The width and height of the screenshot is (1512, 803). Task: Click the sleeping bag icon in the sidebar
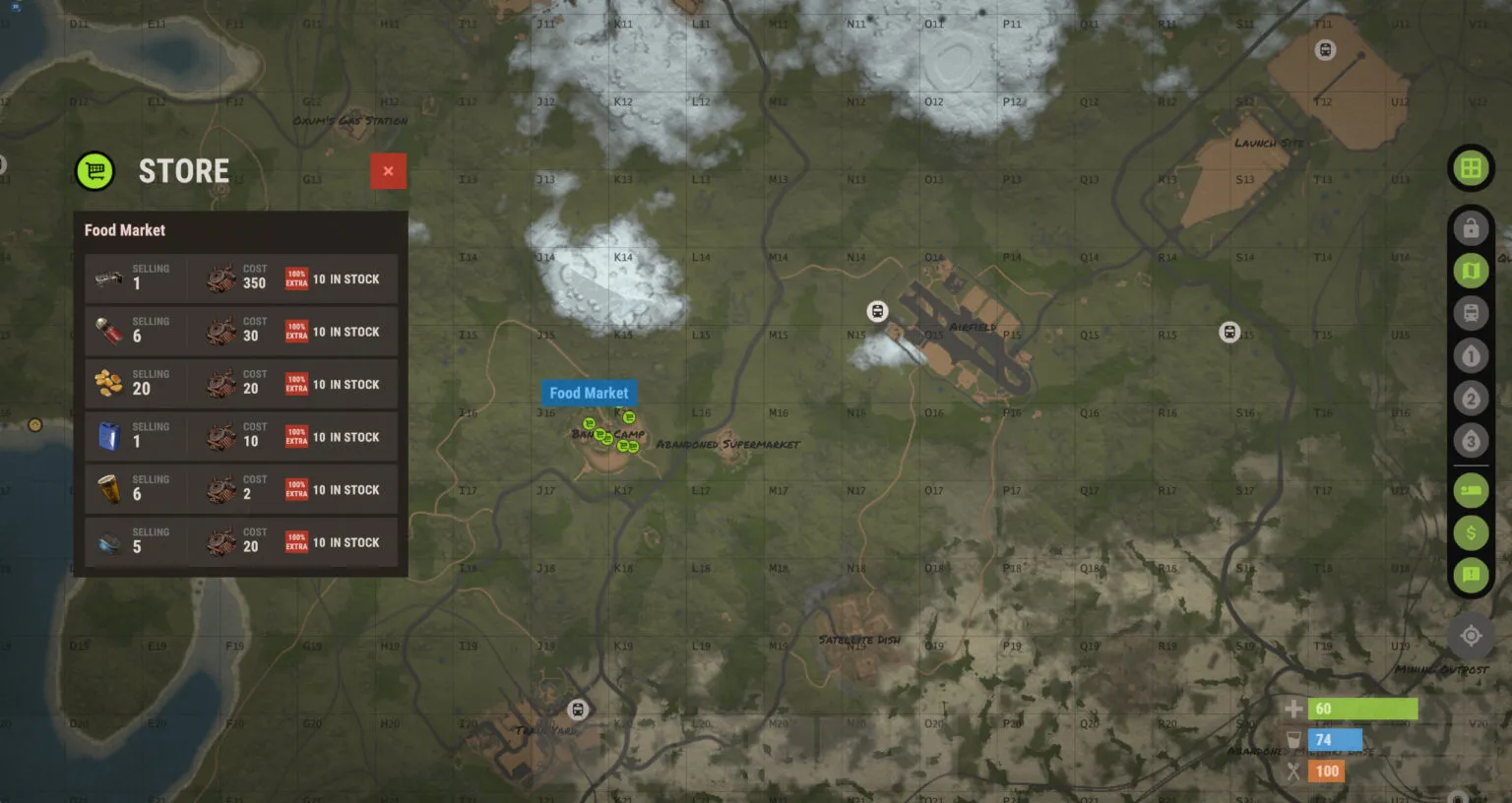click(1471, 490)
